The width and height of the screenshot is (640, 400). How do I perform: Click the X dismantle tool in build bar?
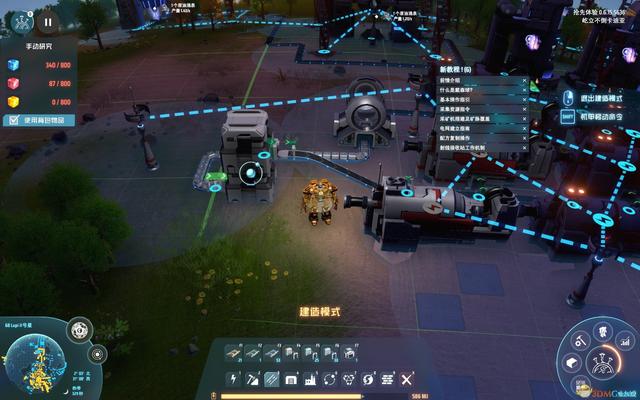pos(406,380)
